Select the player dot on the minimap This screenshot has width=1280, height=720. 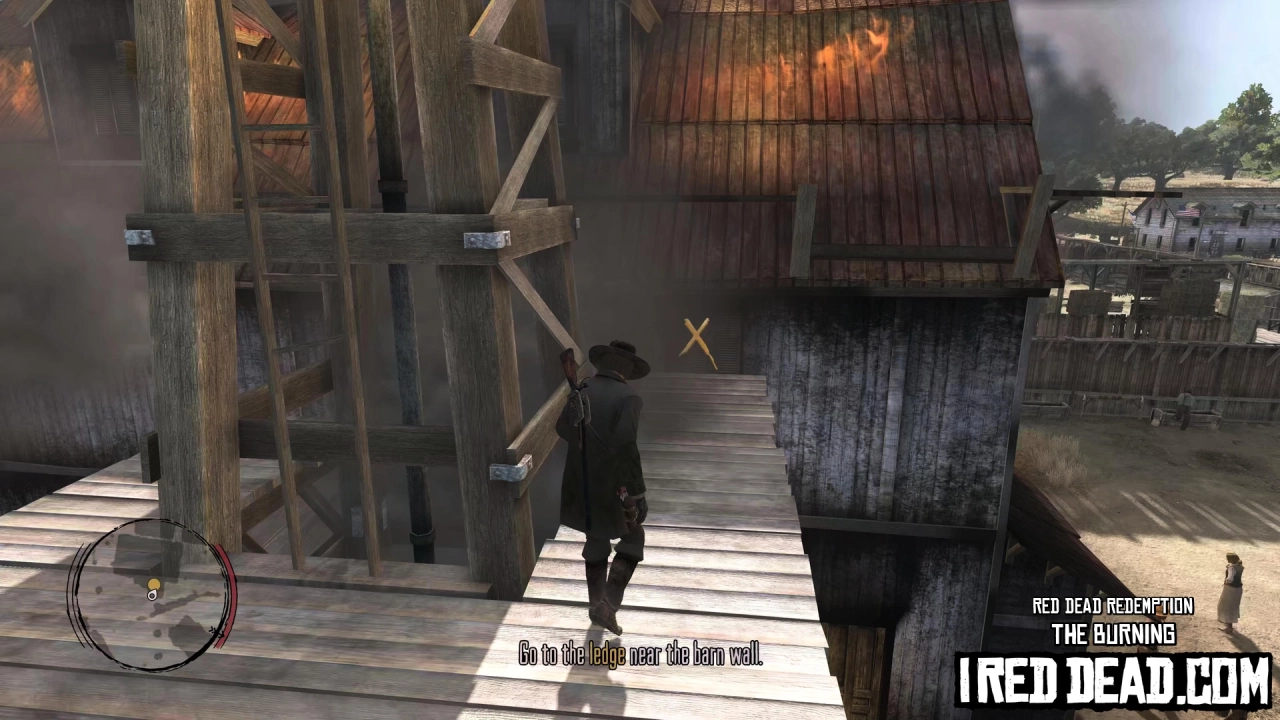click(152, 594)
